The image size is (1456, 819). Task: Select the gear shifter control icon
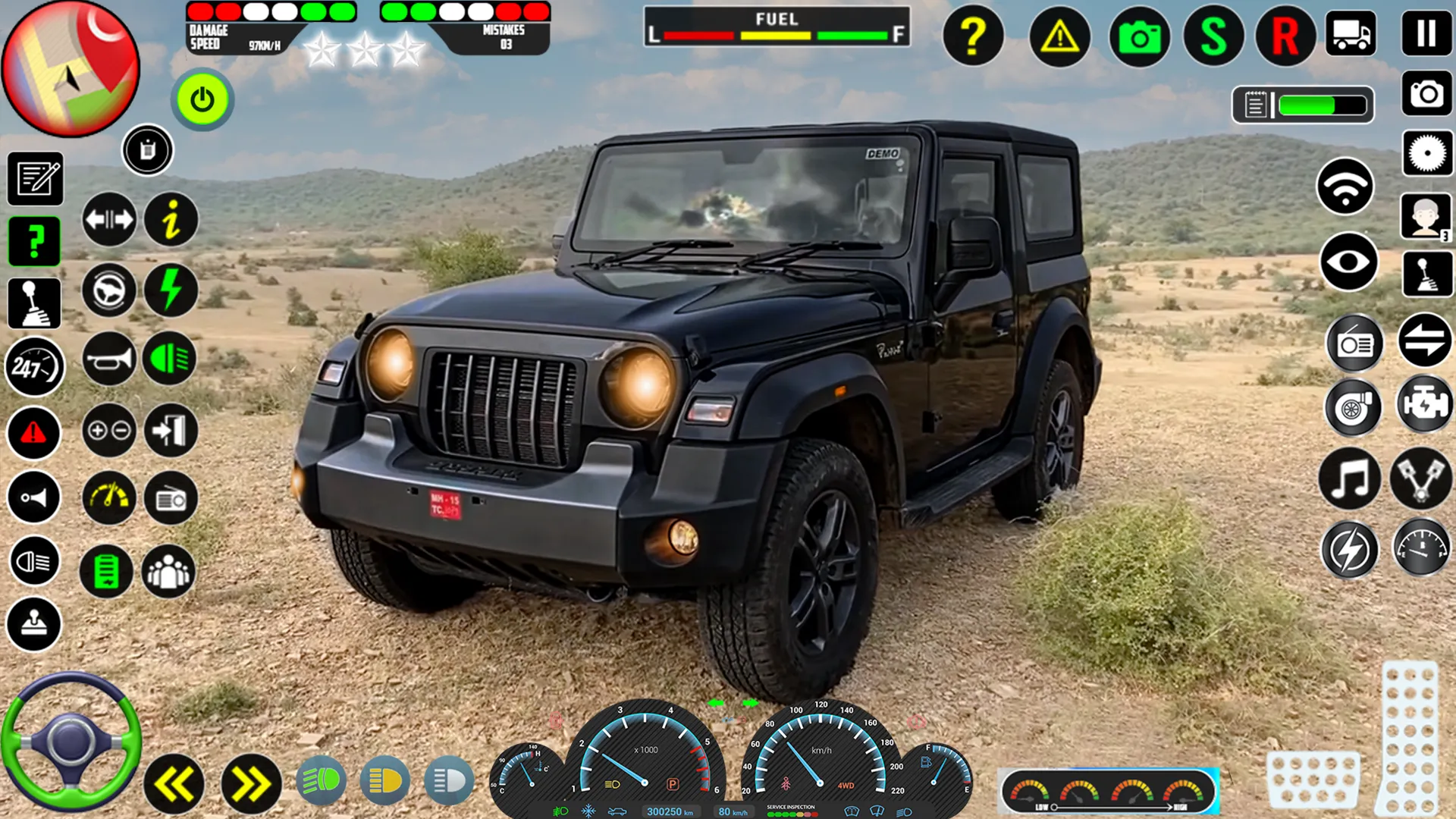click(33, 303)
